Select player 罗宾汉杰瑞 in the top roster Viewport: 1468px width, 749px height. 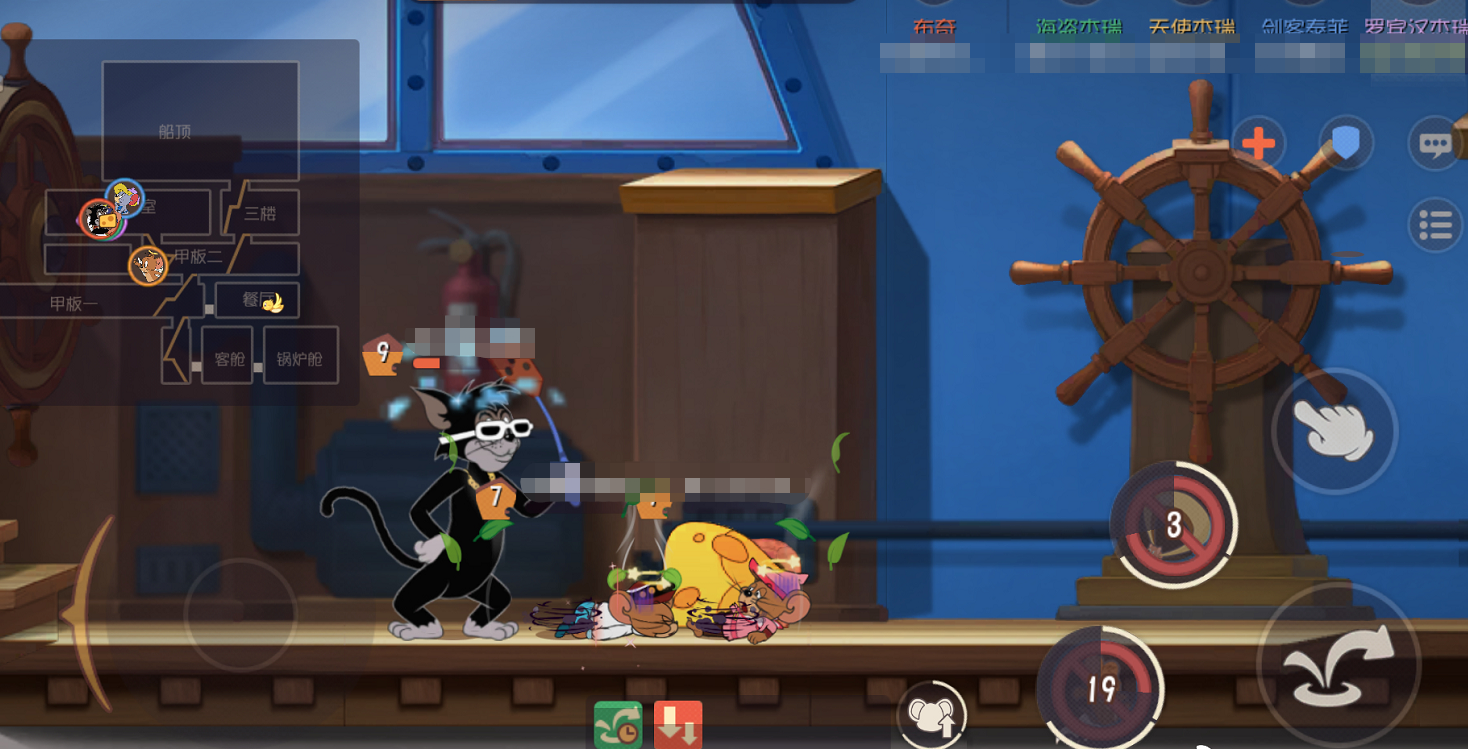pos(1415,28)
